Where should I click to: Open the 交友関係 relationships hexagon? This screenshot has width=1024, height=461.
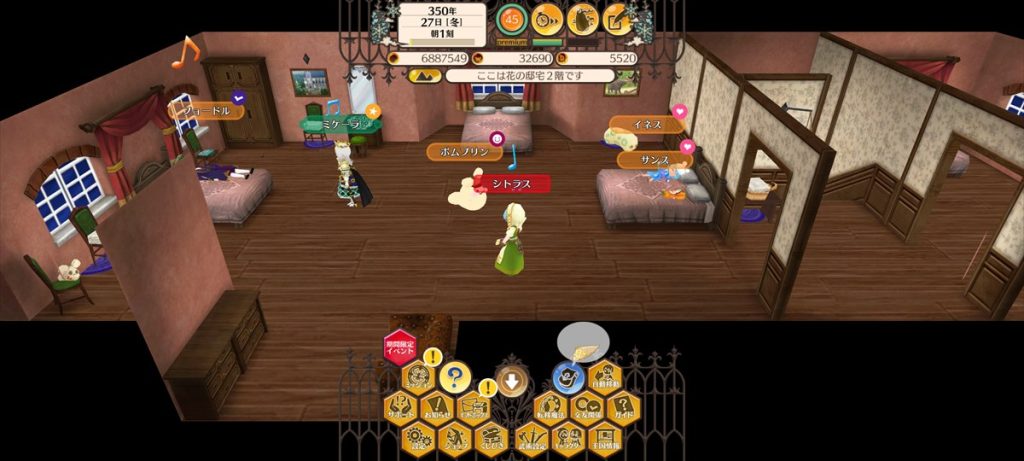pyautogui.click(x=587, y=407)
